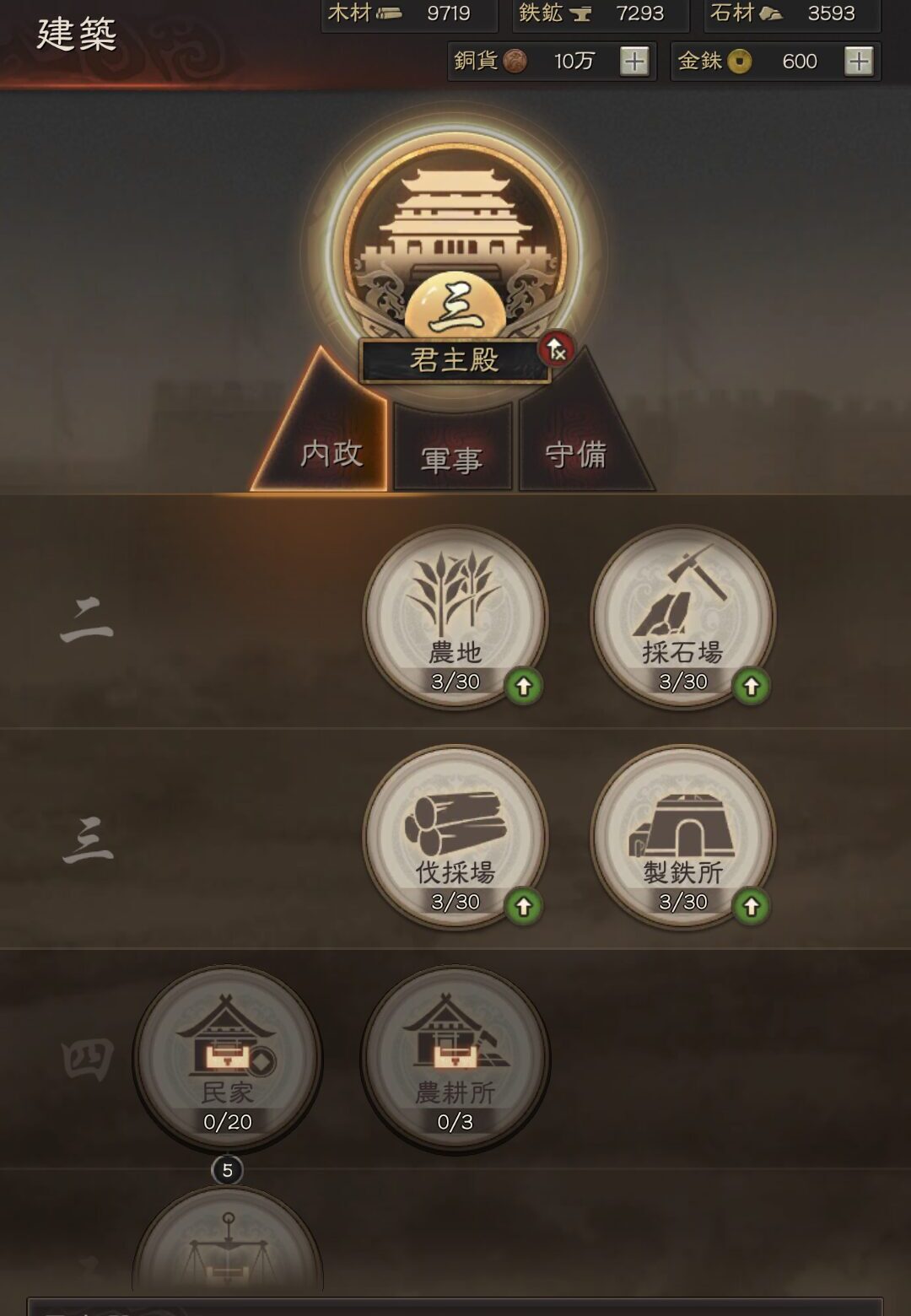Upgrade 農地 via green arrow

tap(523, 687)
